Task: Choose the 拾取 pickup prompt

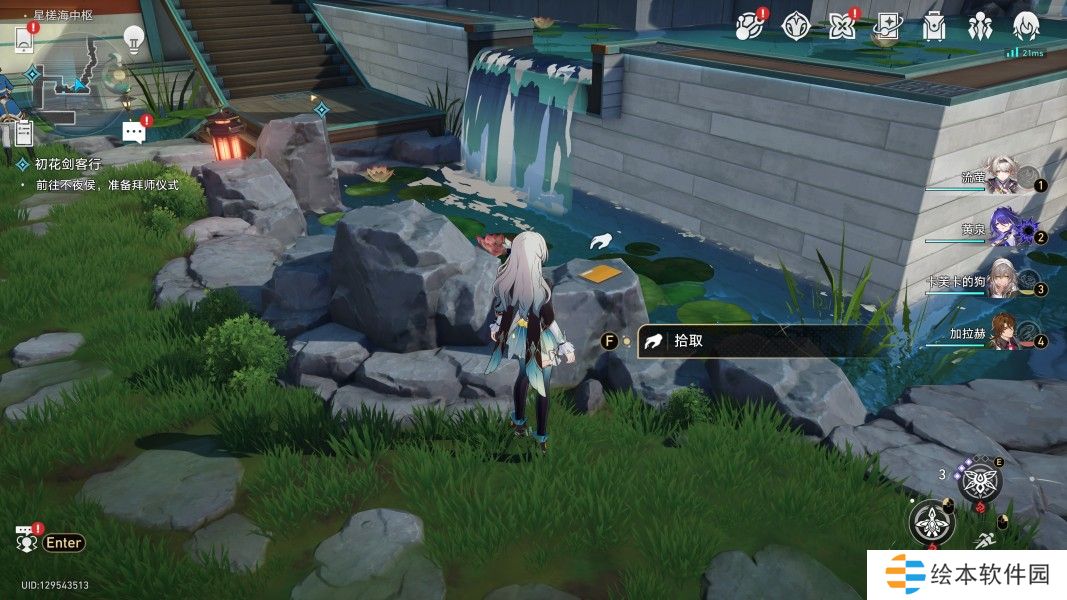Action: 740,341
